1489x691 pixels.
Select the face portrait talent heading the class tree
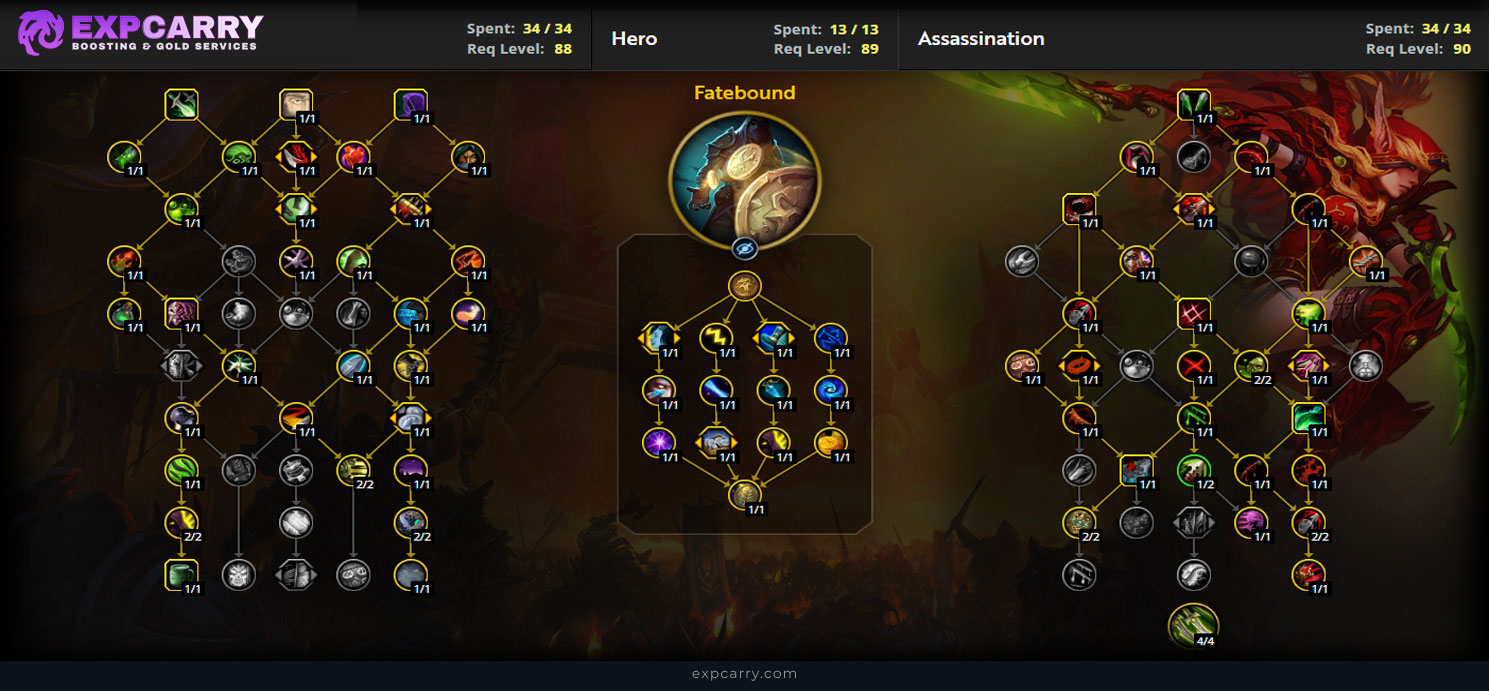pyautogui.click(x=296, y=104)
